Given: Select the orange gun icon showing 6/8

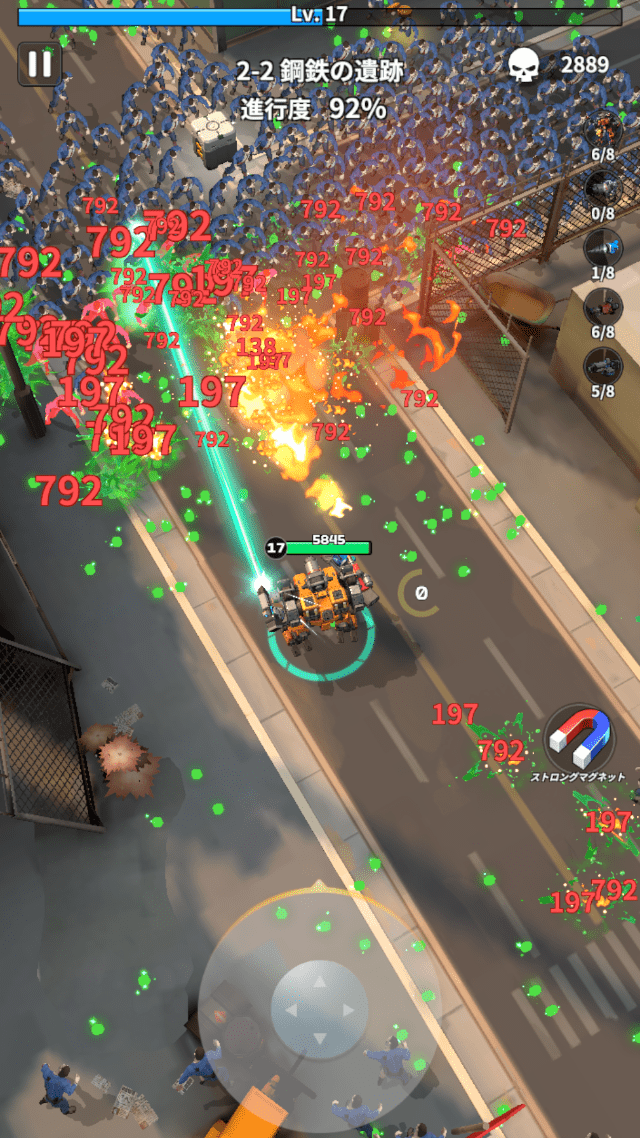Looking at the screenshot, I should 602,306.
